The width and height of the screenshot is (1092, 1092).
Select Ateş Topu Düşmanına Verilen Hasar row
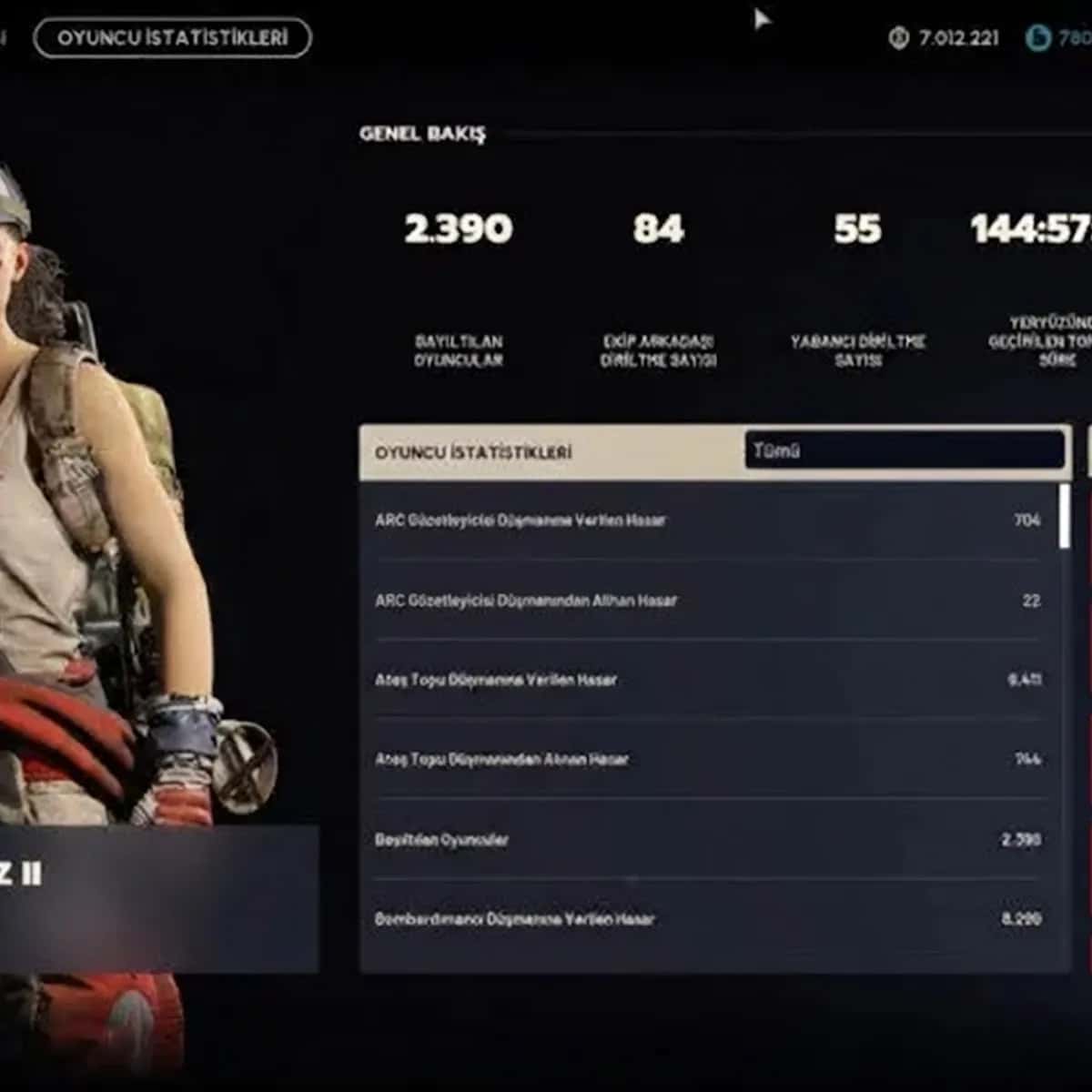point(708,680)
